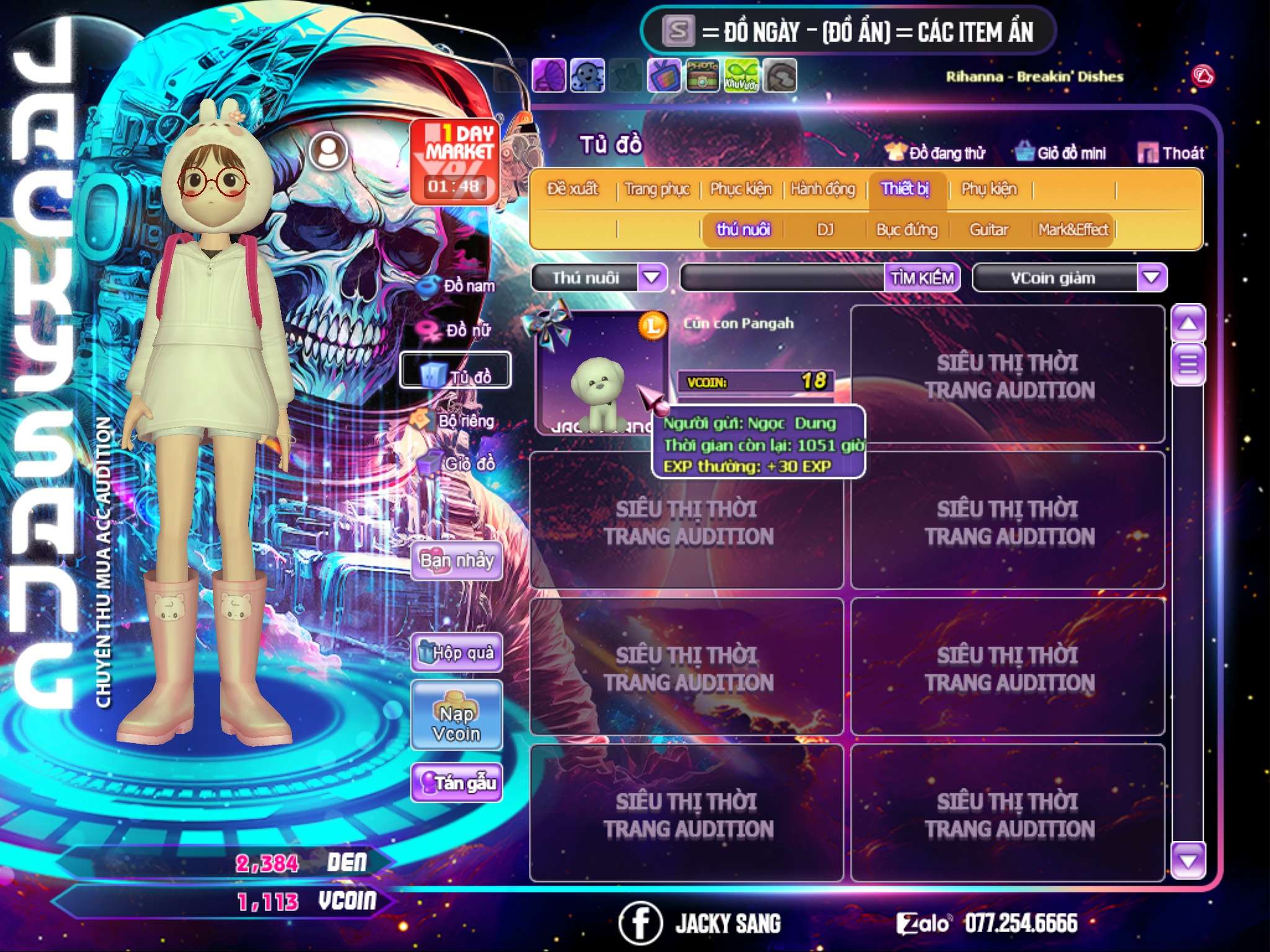1270x952 pixels.
Task: Open the DJ equipment sub-tab
Action: pos(825,230)
